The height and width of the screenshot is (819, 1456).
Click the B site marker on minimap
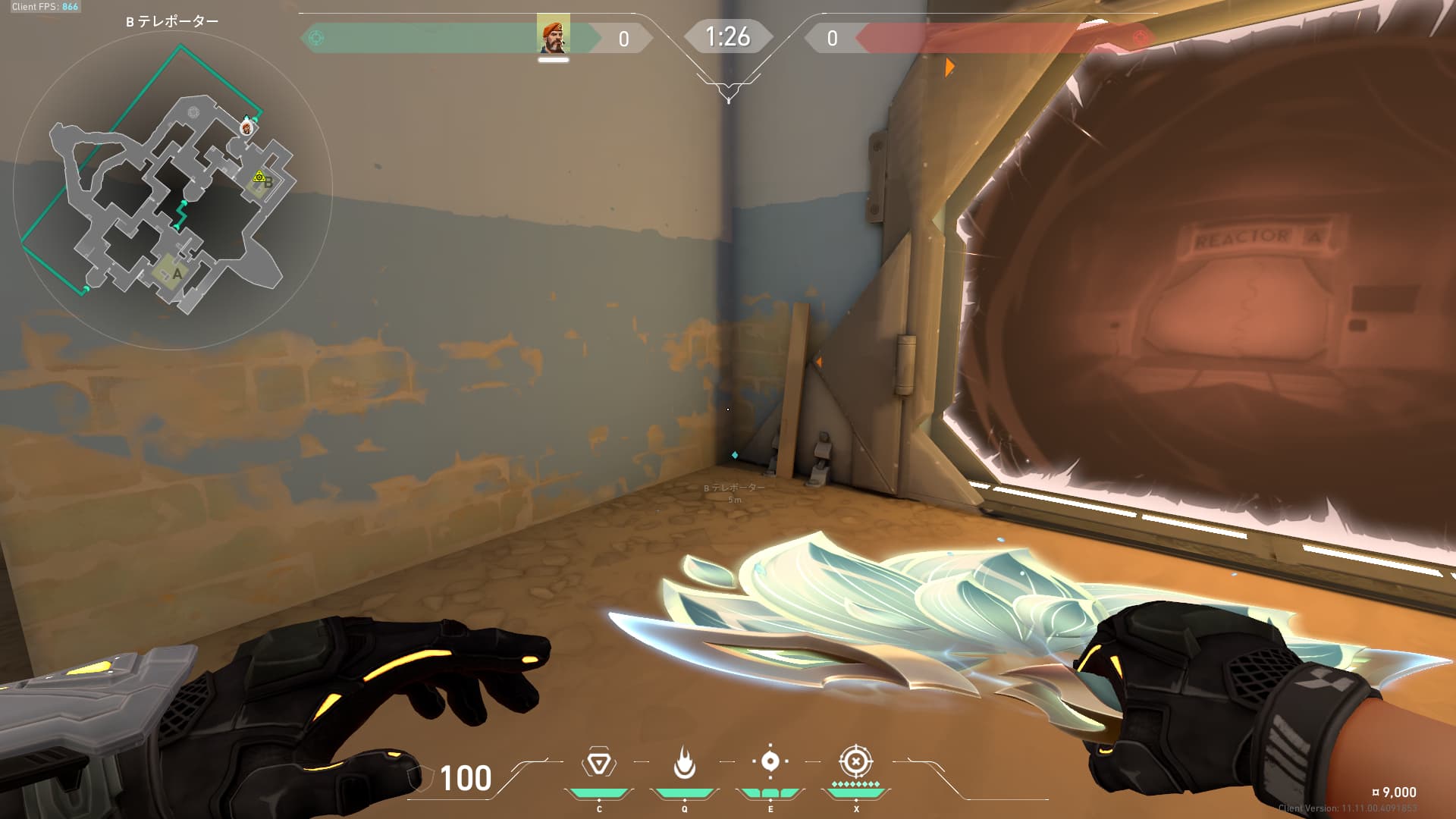click(x=268, y=183)
